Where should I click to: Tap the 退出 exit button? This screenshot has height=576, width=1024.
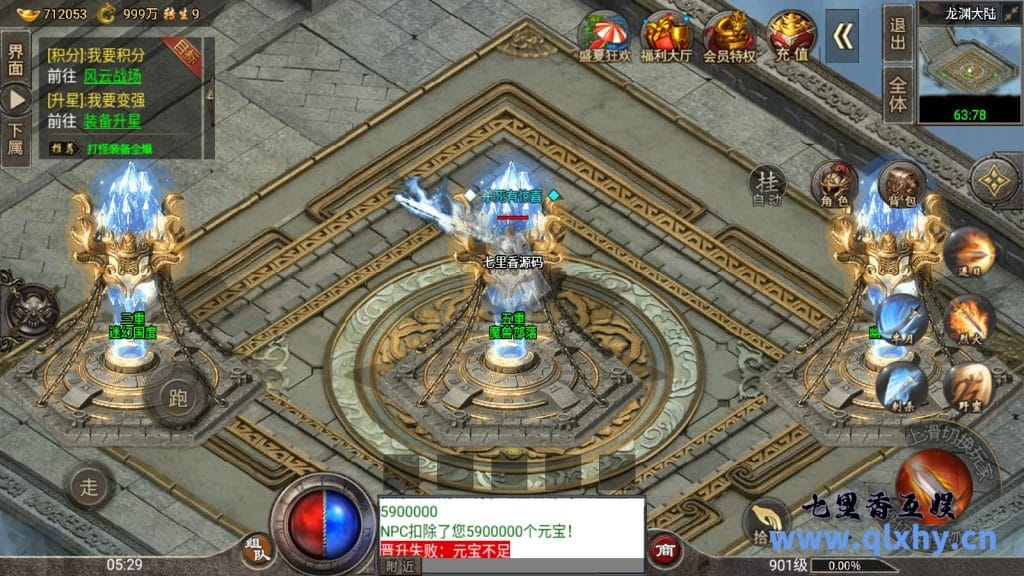897,35
